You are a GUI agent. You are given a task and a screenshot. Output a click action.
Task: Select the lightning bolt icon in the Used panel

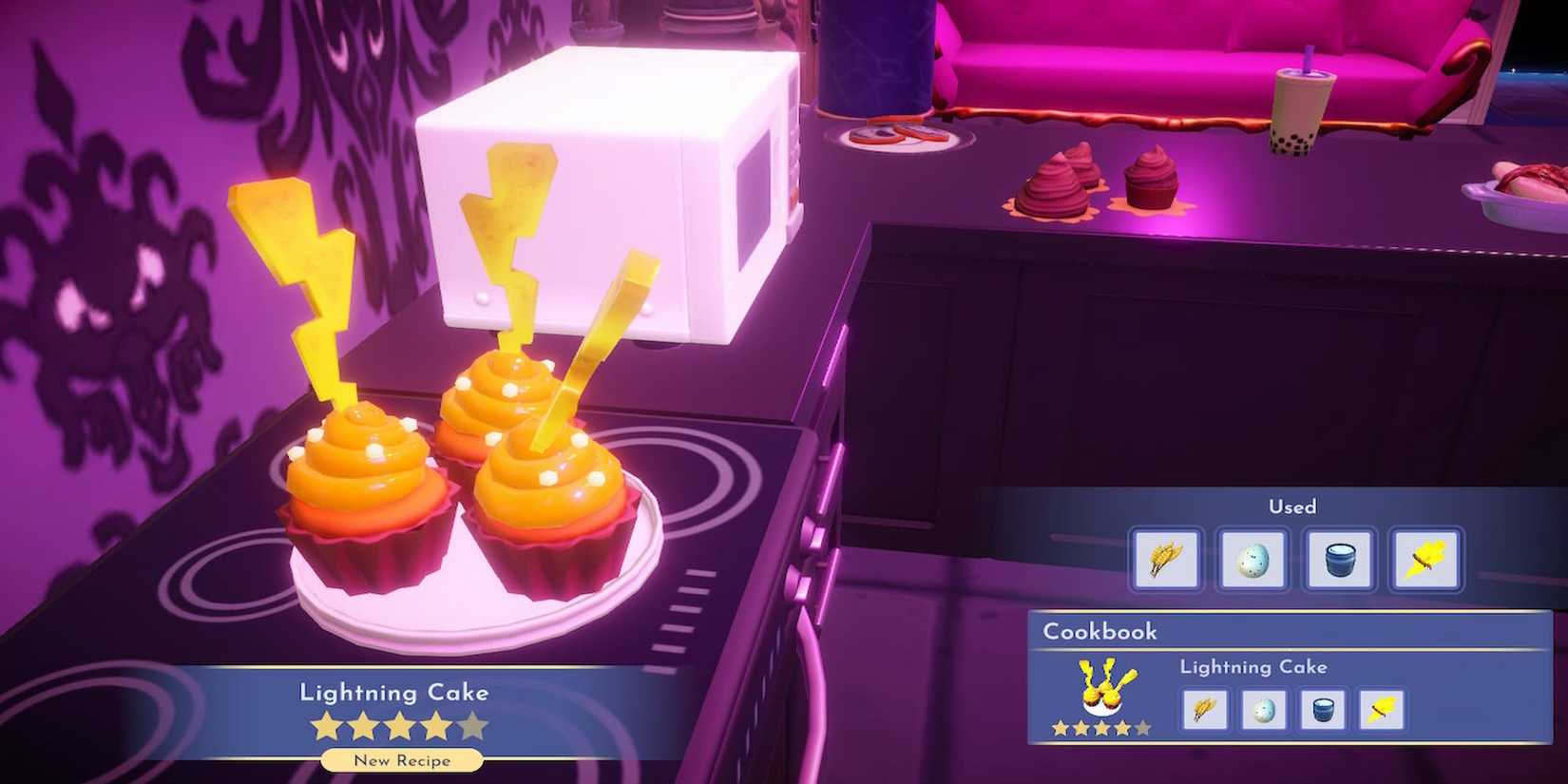(1425, 560)
